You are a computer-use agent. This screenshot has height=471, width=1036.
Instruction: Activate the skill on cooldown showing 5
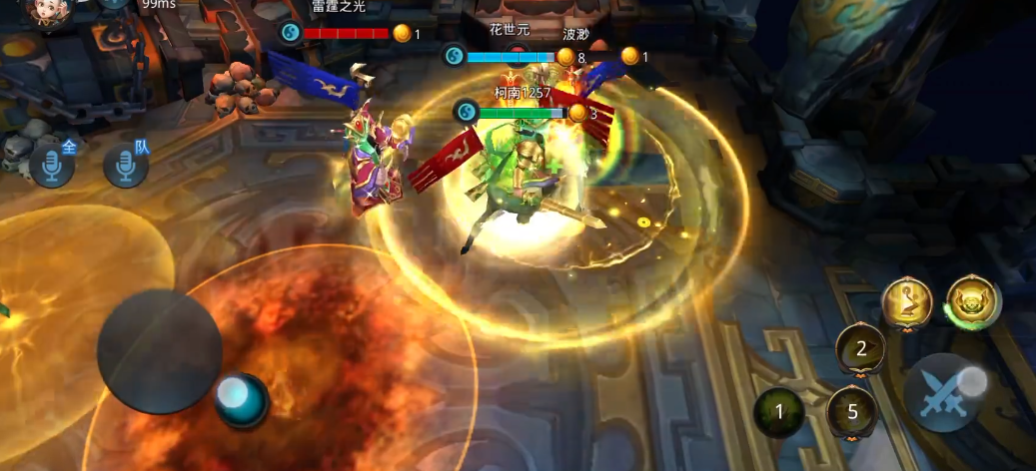[852, 411]
